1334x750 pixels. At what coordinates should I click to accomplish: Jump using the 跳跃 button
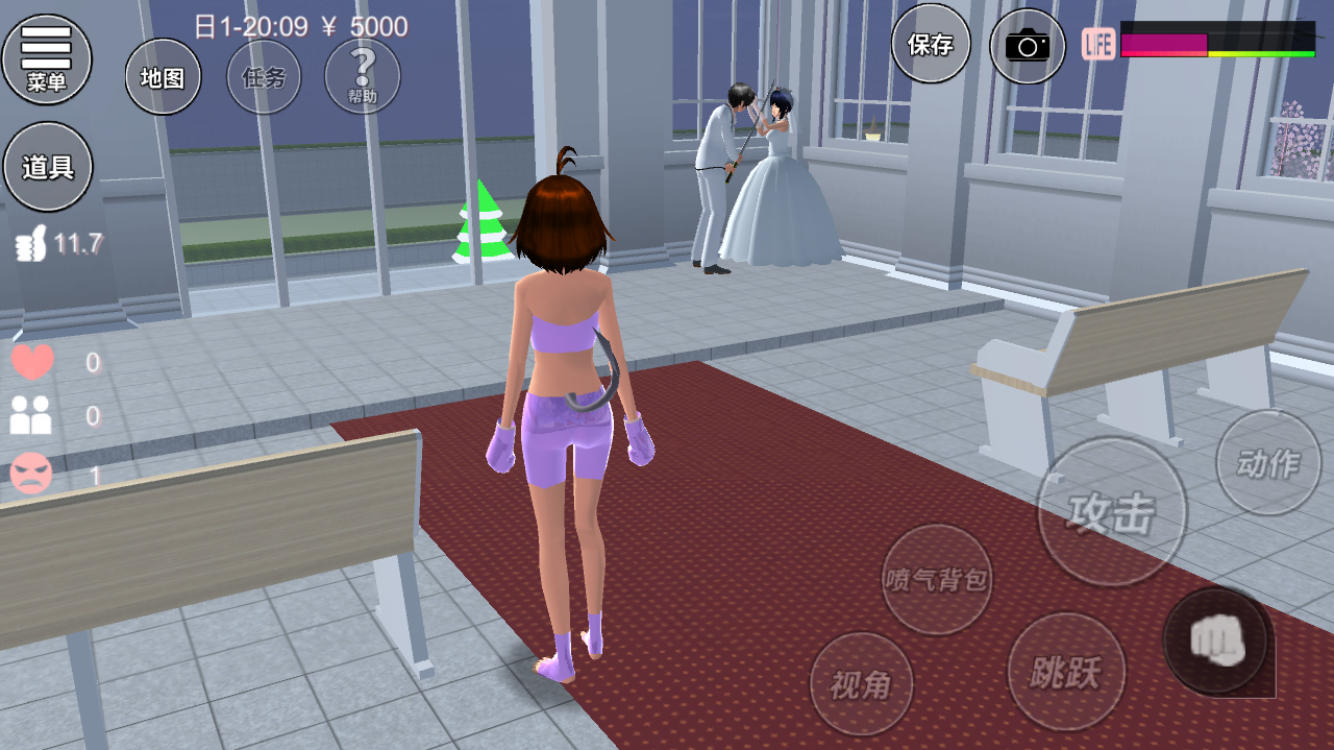pos(1065,671)
